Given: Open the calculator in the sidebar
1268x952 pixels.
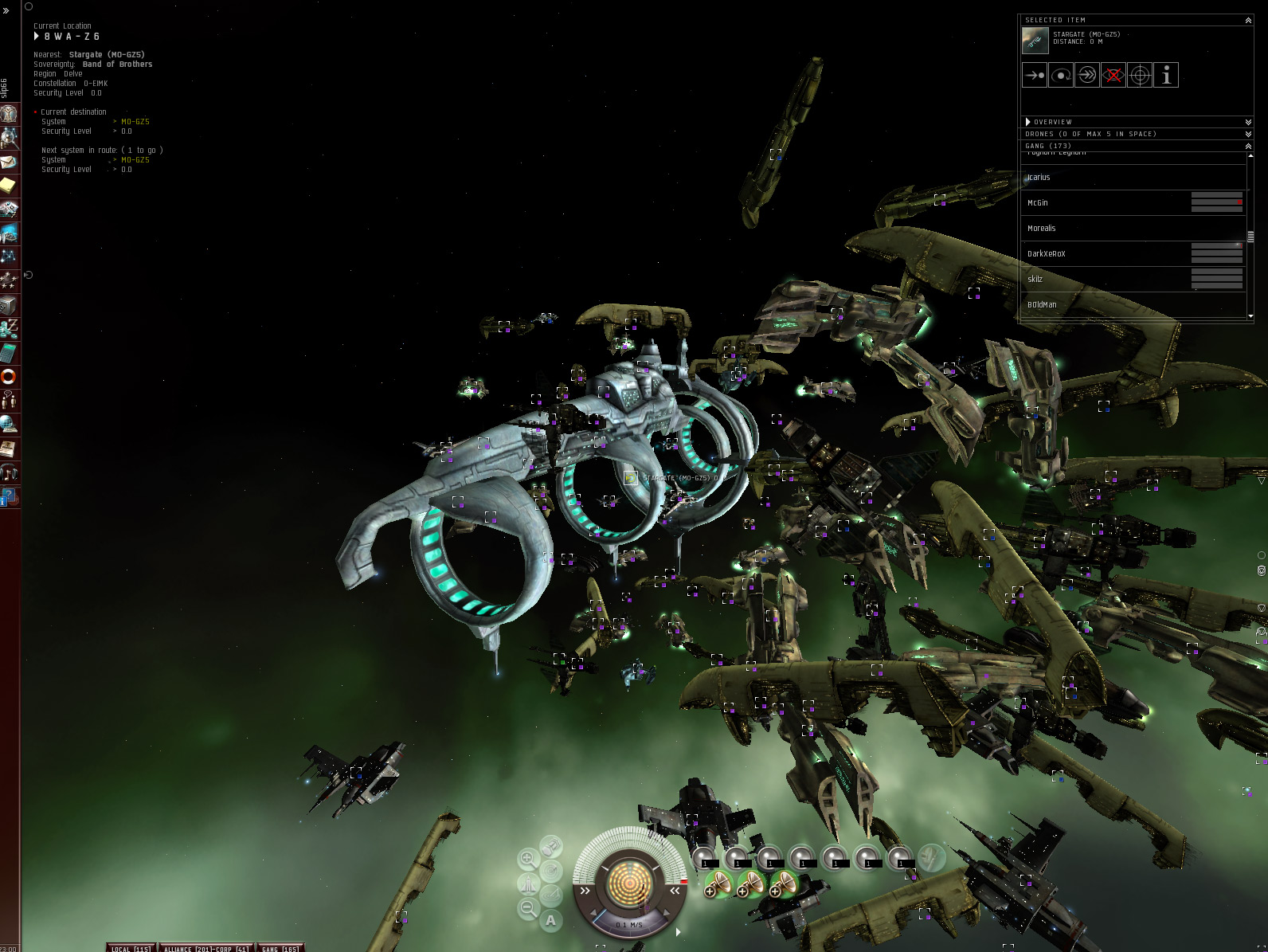Looking at the screenshot, I should [8, 352].
